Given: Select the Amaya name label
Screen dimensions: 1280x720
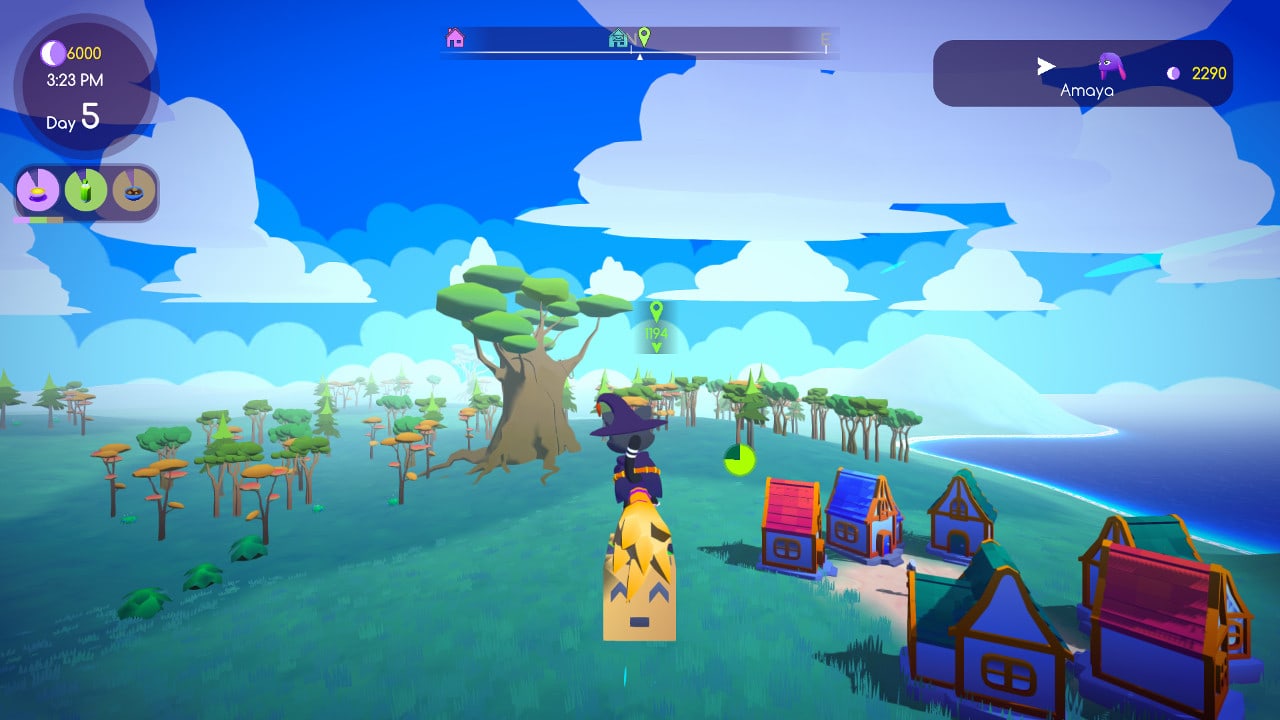Looking at the screenshot, I should tap(1085, 90).
